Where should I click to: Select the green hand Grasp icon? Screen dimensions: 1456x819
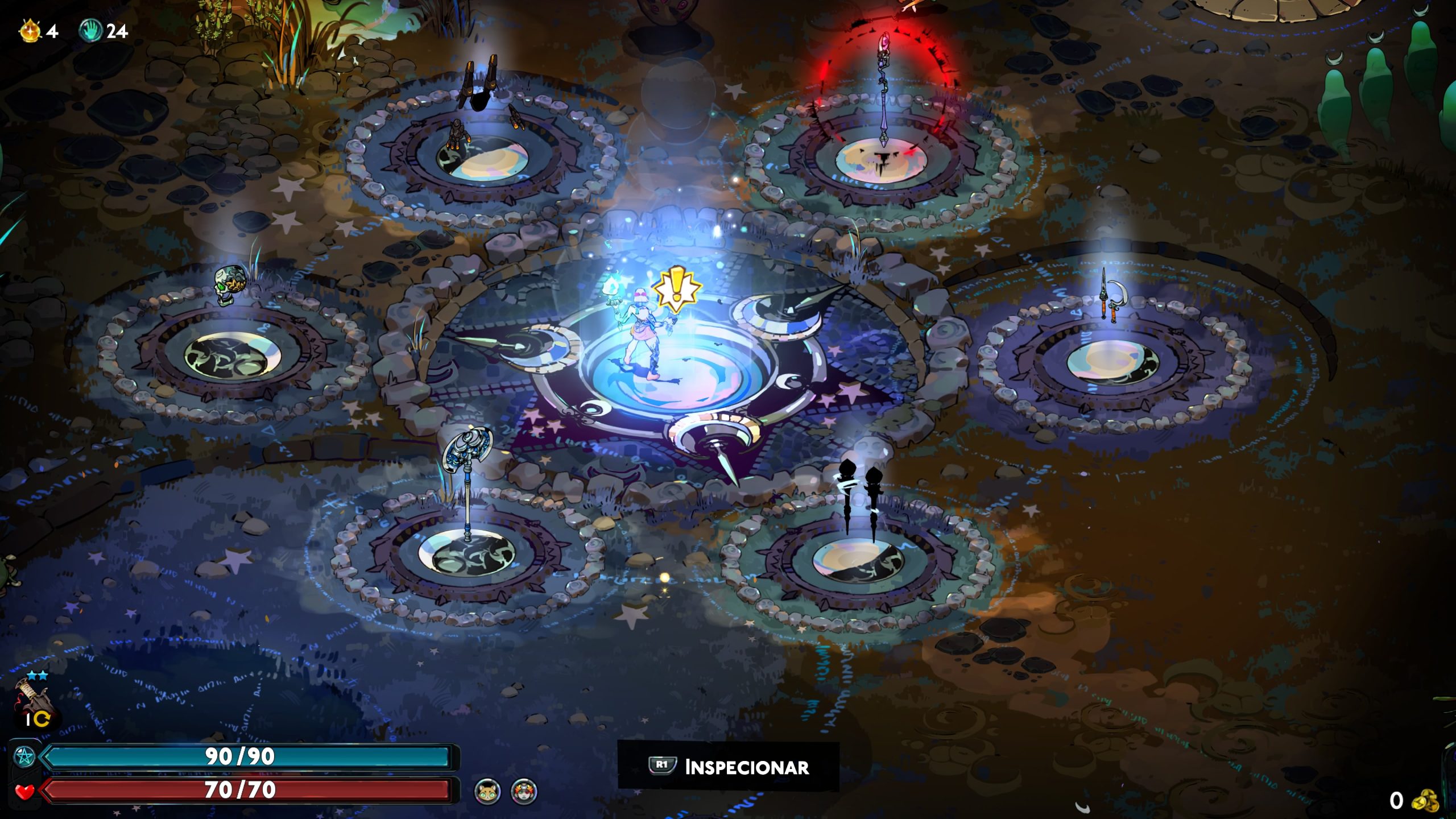point(90,30)
